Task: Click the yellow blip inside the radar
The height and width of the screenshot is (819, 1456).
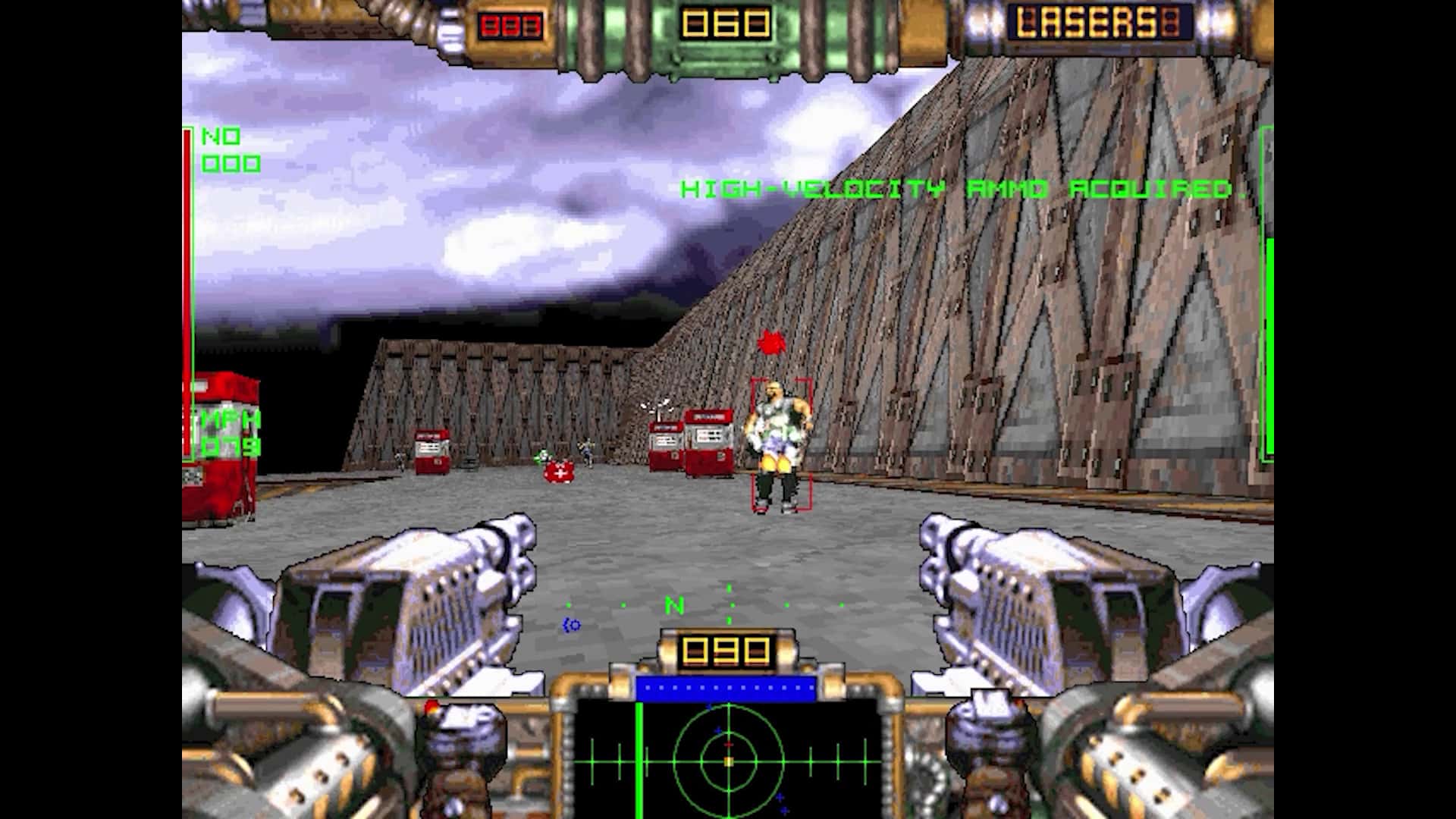Action: (x=729, y=761)
